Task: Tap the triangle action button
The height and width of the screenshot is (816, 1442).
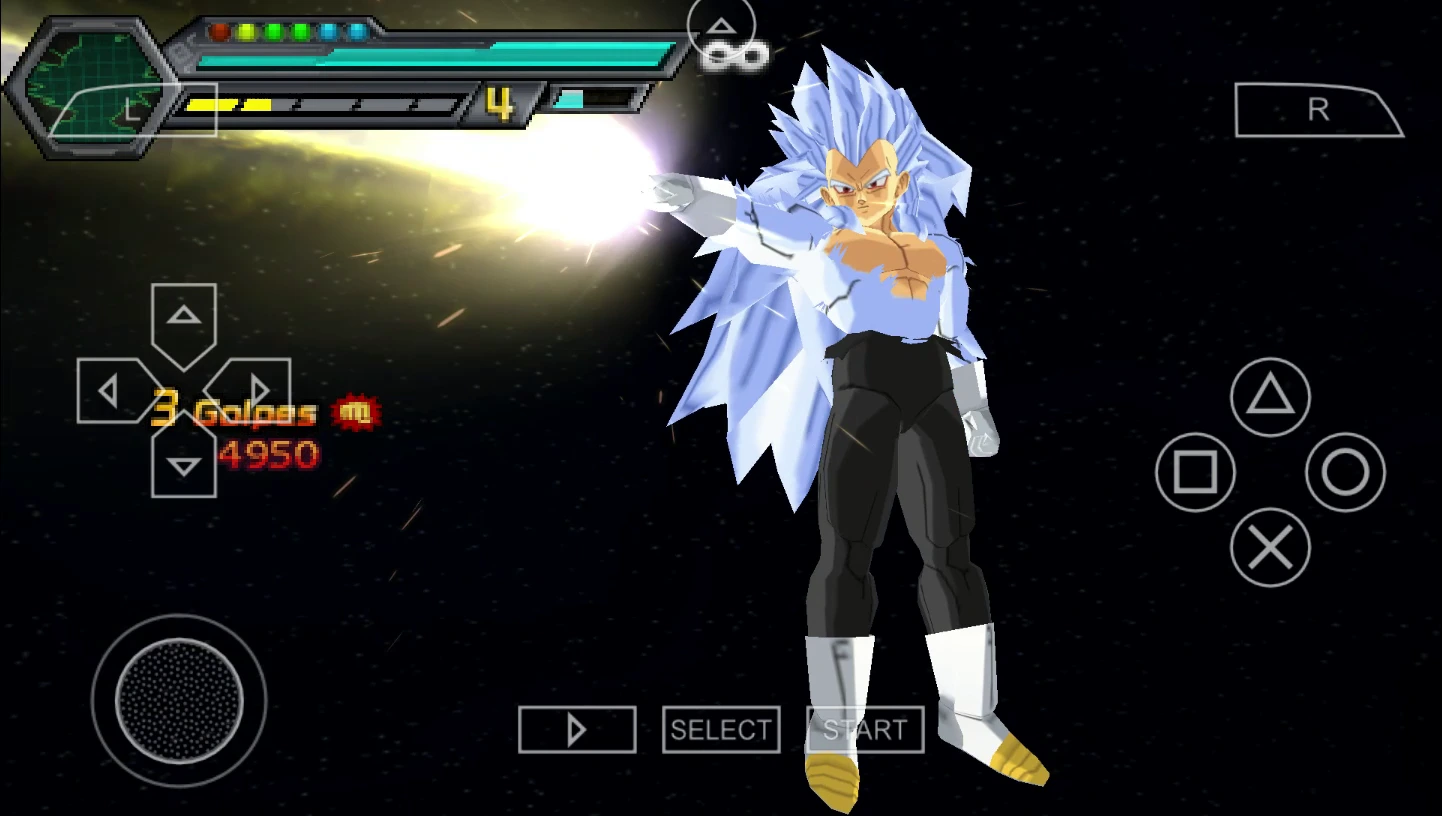Action: point(1270,397)
